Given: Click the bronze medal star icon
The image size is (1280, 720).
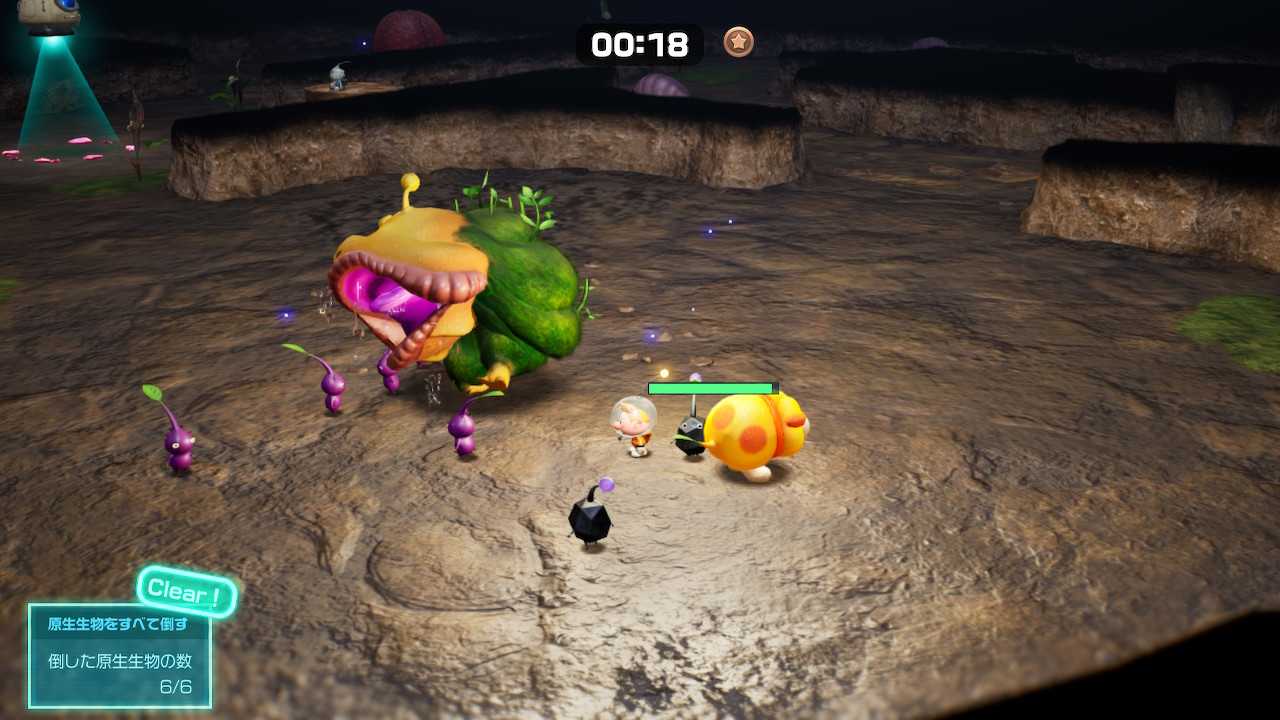Looking at the screenshot, I should 739,43.
